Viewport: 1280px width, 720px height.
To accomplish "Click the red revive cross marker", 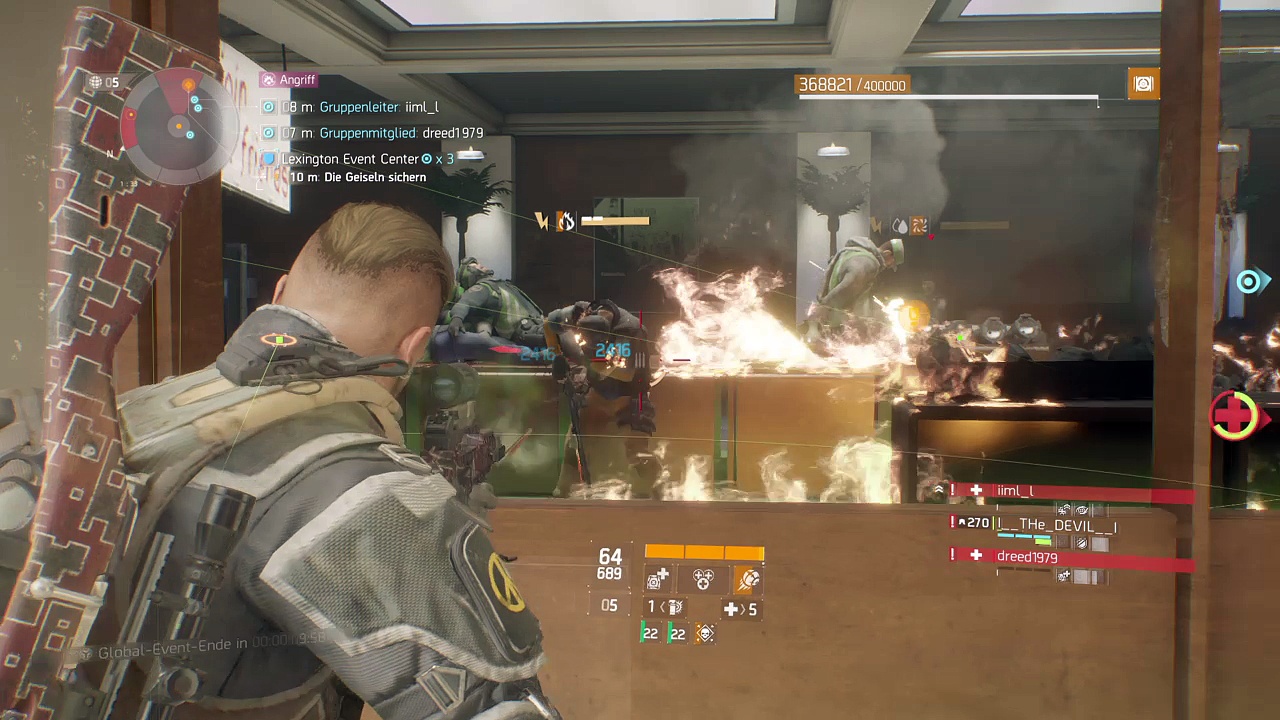I will tap(1236, 414).
